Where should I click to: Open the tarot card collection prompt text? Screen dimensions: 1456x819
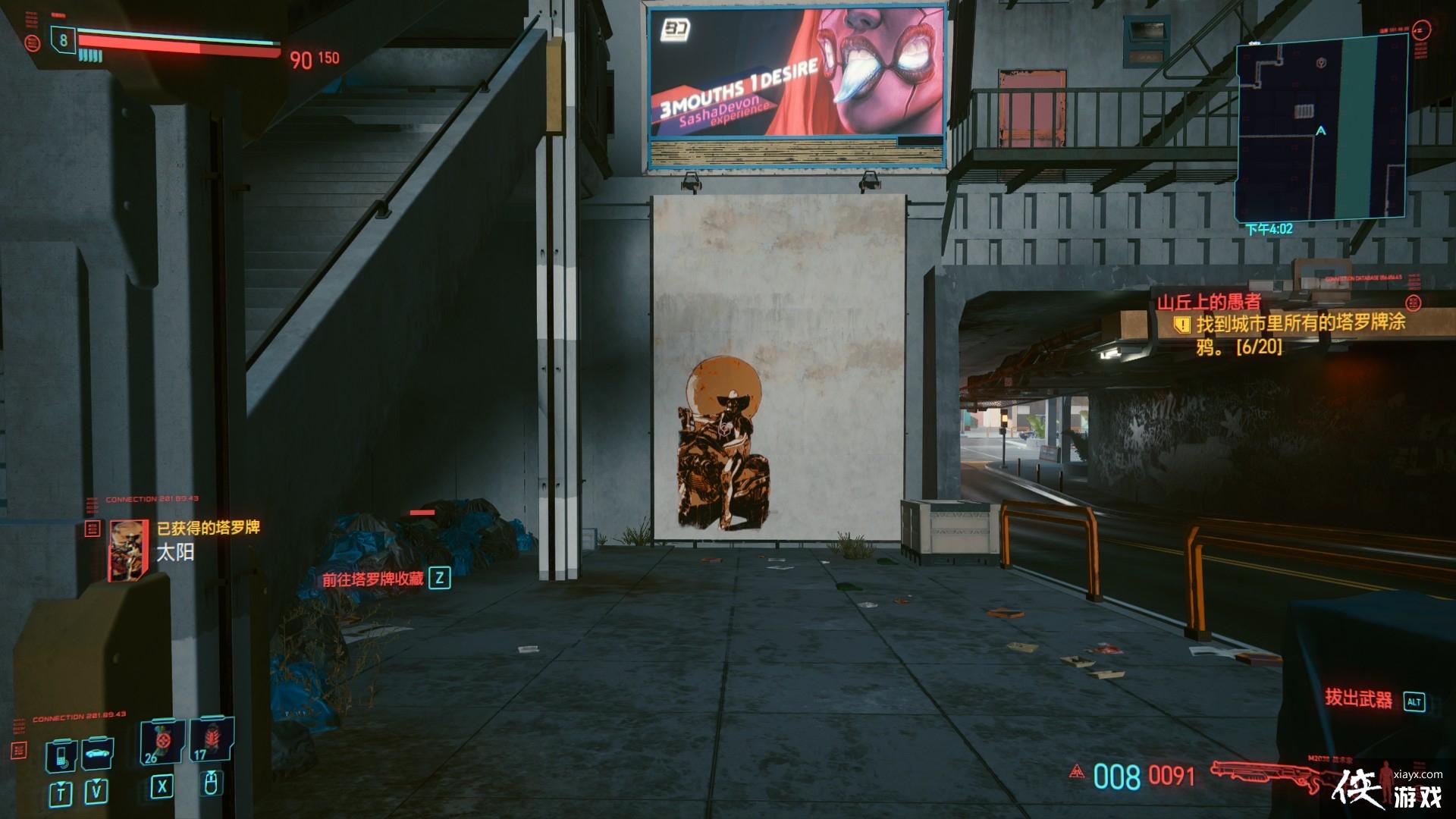(x=372, y=579)
